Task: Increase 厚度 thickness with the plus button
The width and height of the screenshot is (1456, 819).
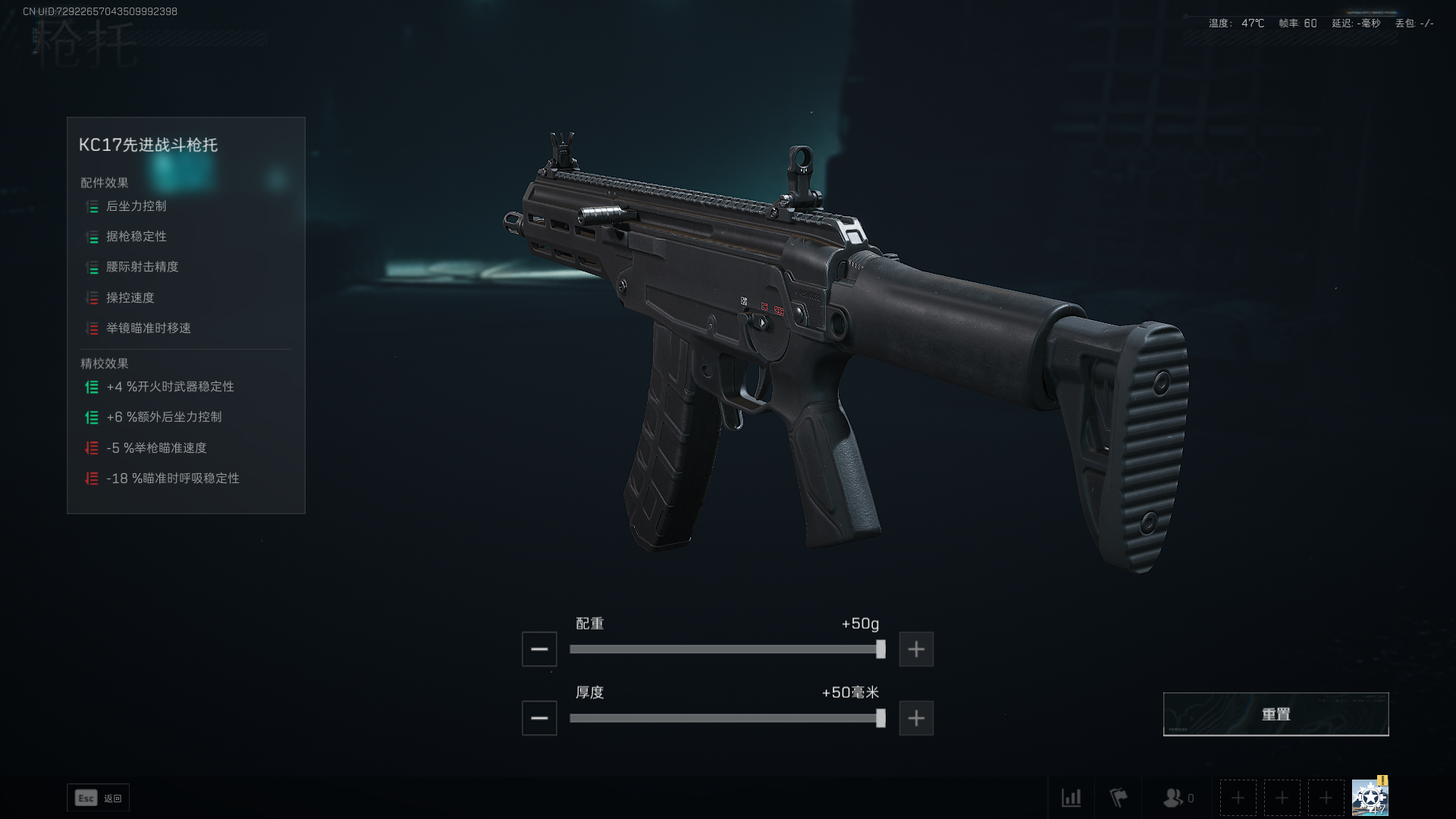Action: pos(916,718)
